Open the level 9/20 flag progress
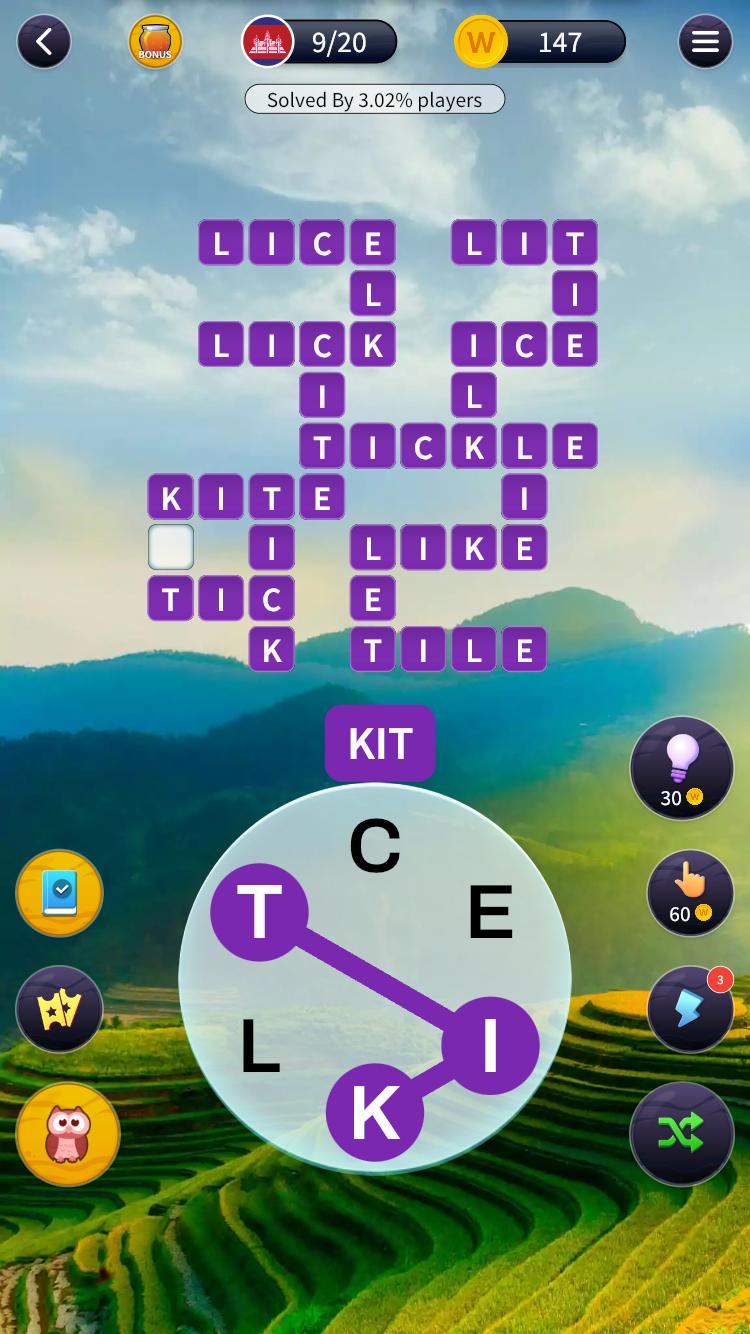750x1334 pixels. pos(320,42)
